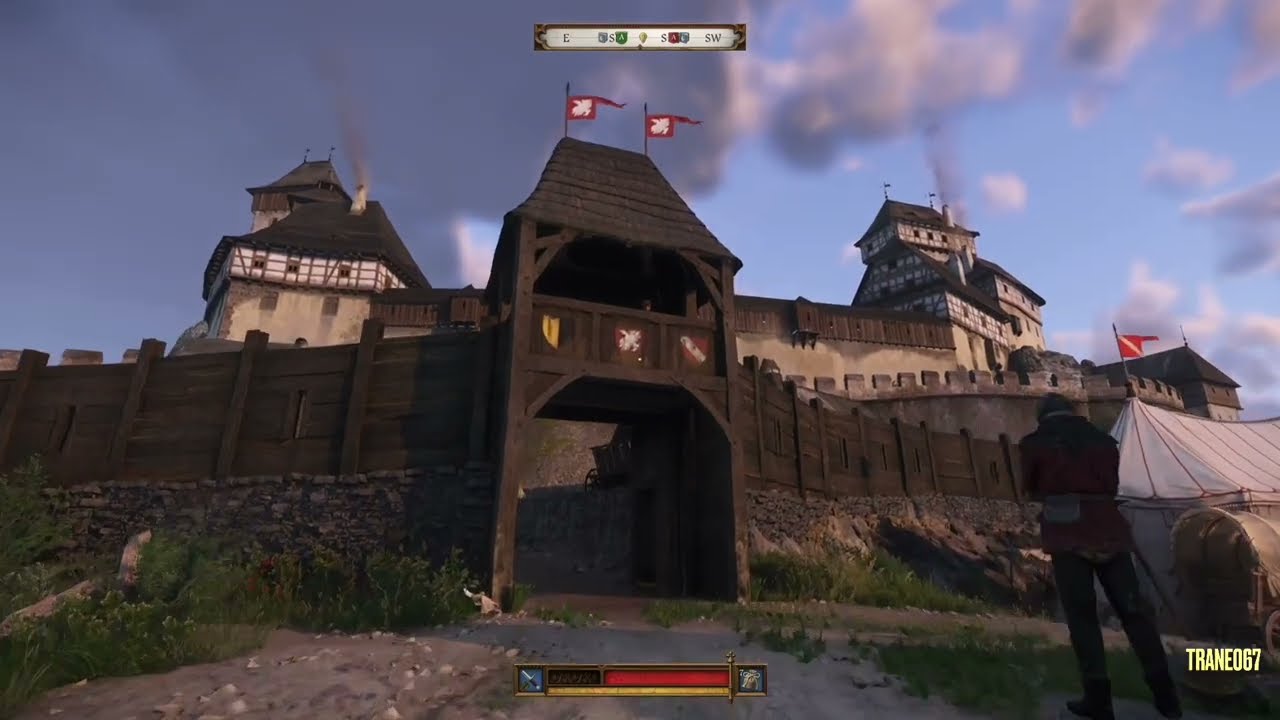Select the green S ally marker on compass

click(x=612, y=37)
